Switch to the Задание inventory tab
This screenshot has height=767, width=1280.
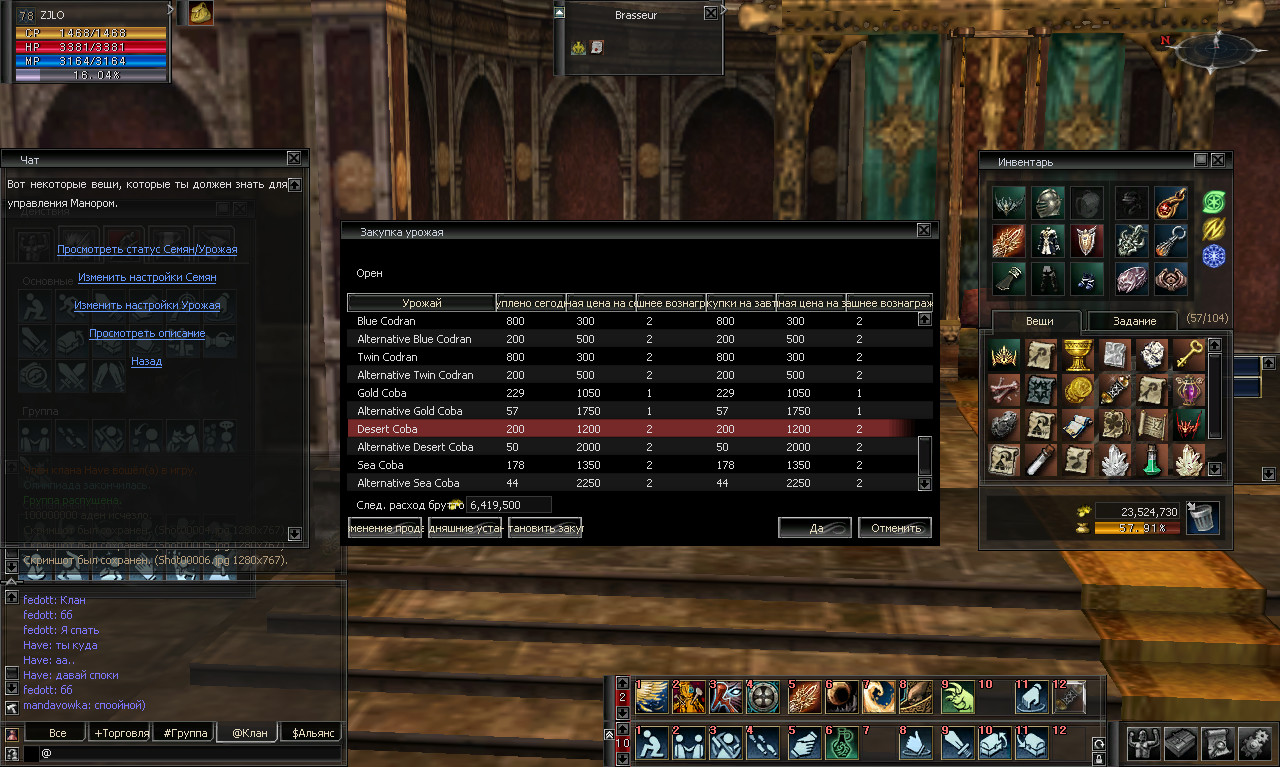click(x=1134, y=321)
